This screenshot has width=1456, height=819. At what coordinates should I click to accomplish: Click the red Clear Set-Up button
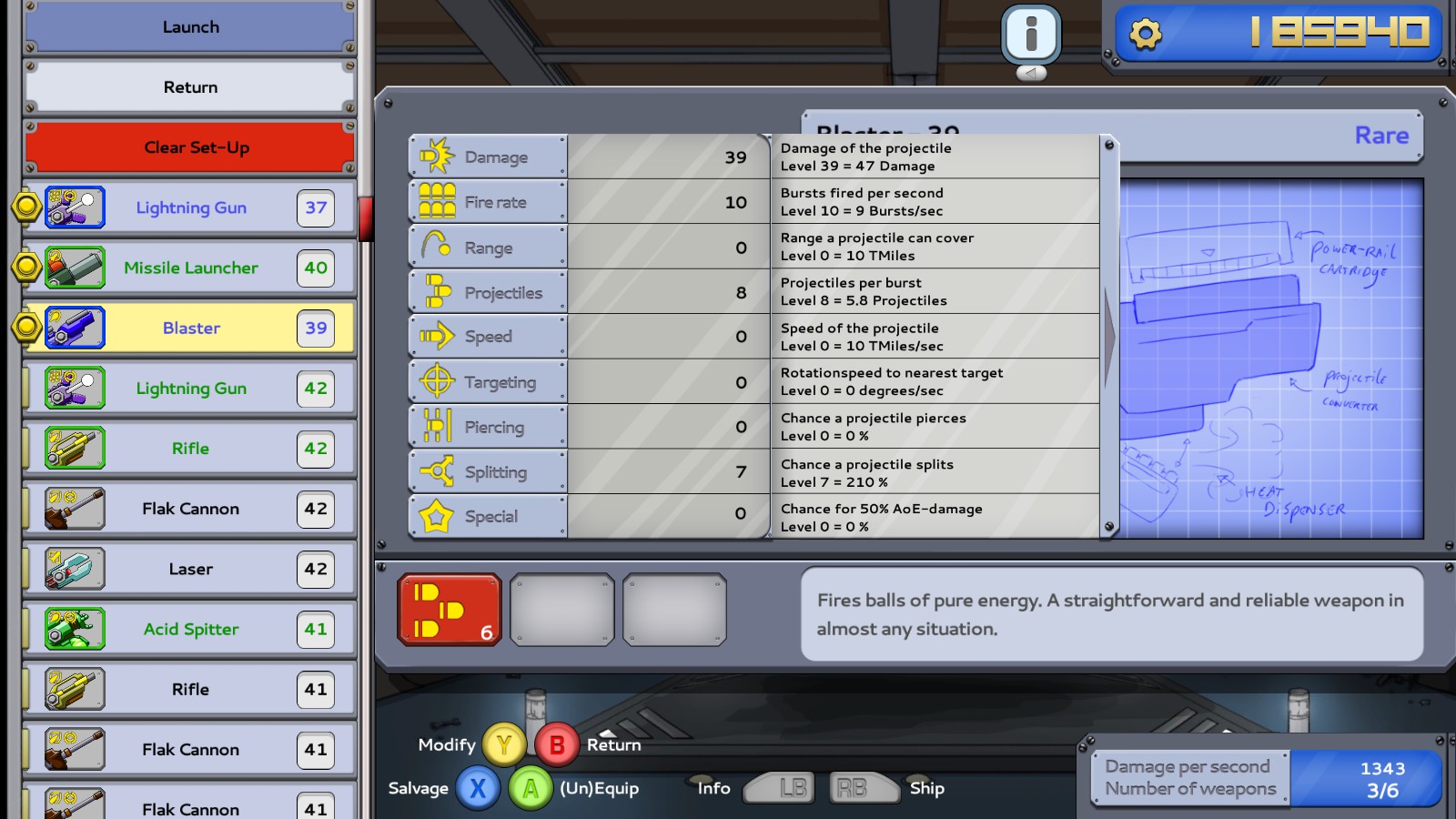(x=189, y=147)
